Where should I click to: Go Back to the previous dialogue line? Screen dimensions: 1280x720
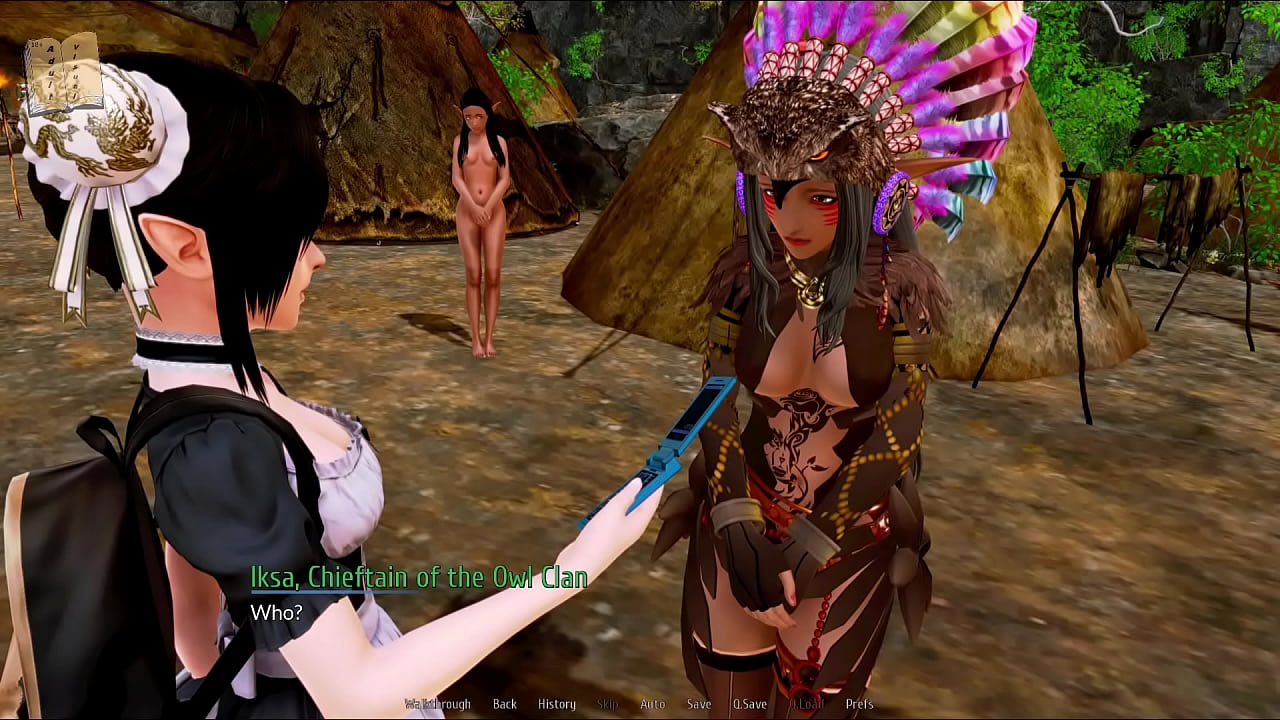(505, 704)
